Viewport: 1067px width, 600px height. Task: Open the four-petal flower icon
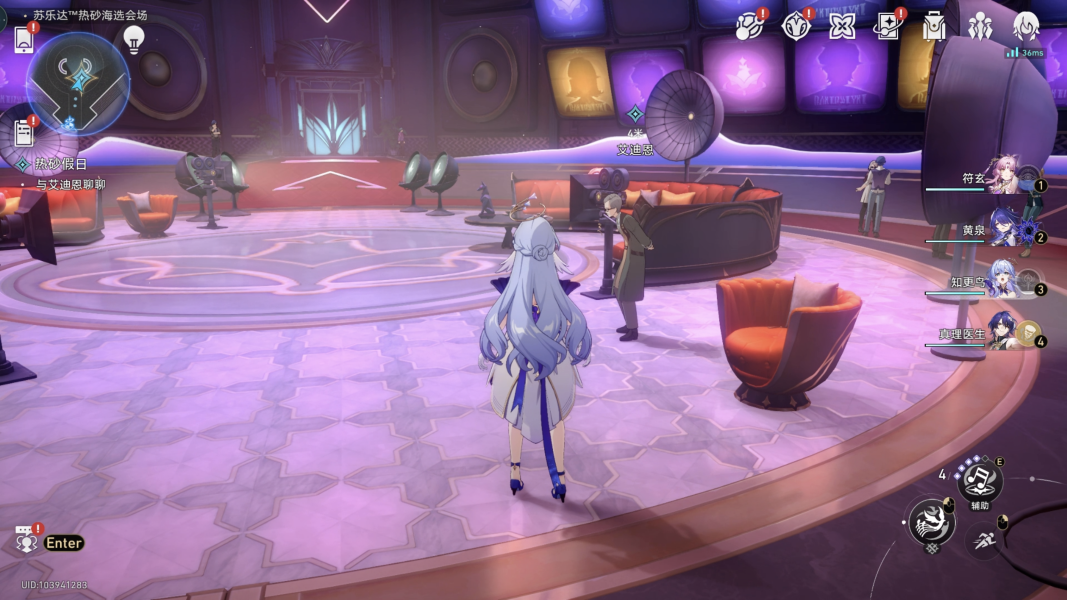click(x=842, y=25)
